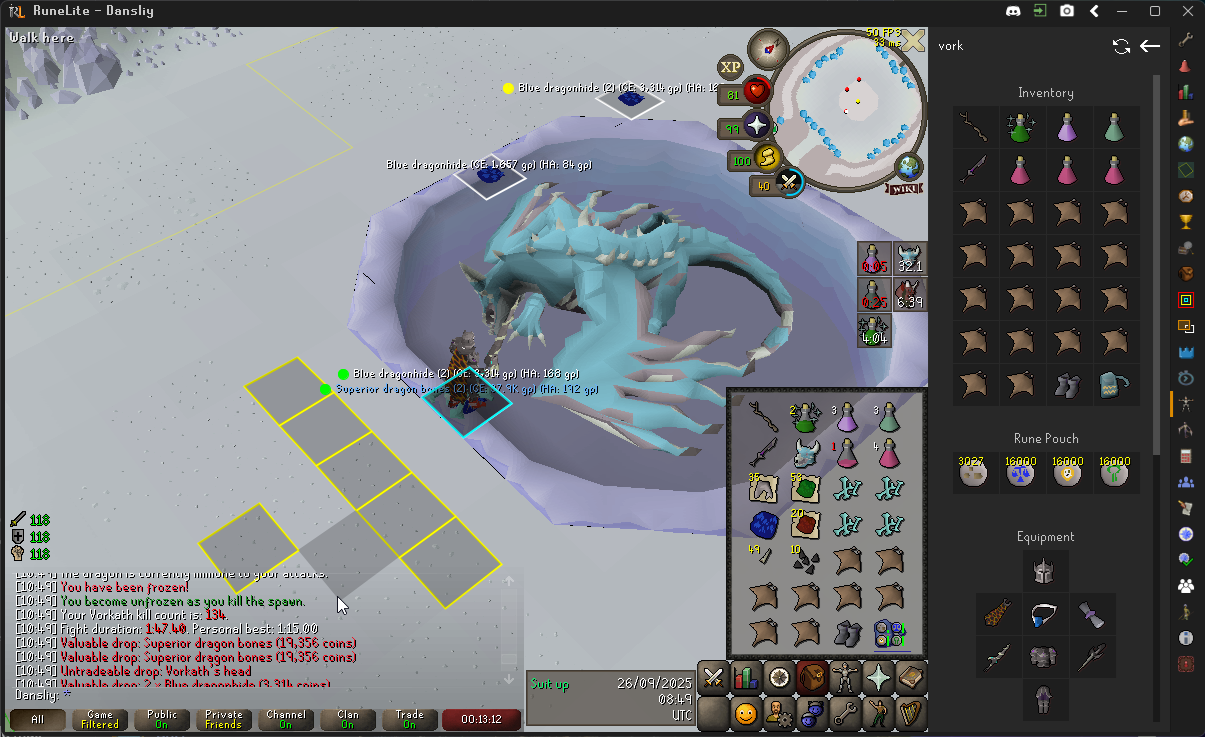
Task: Select the rune pouch inventory slot
Action: (888, 633)
